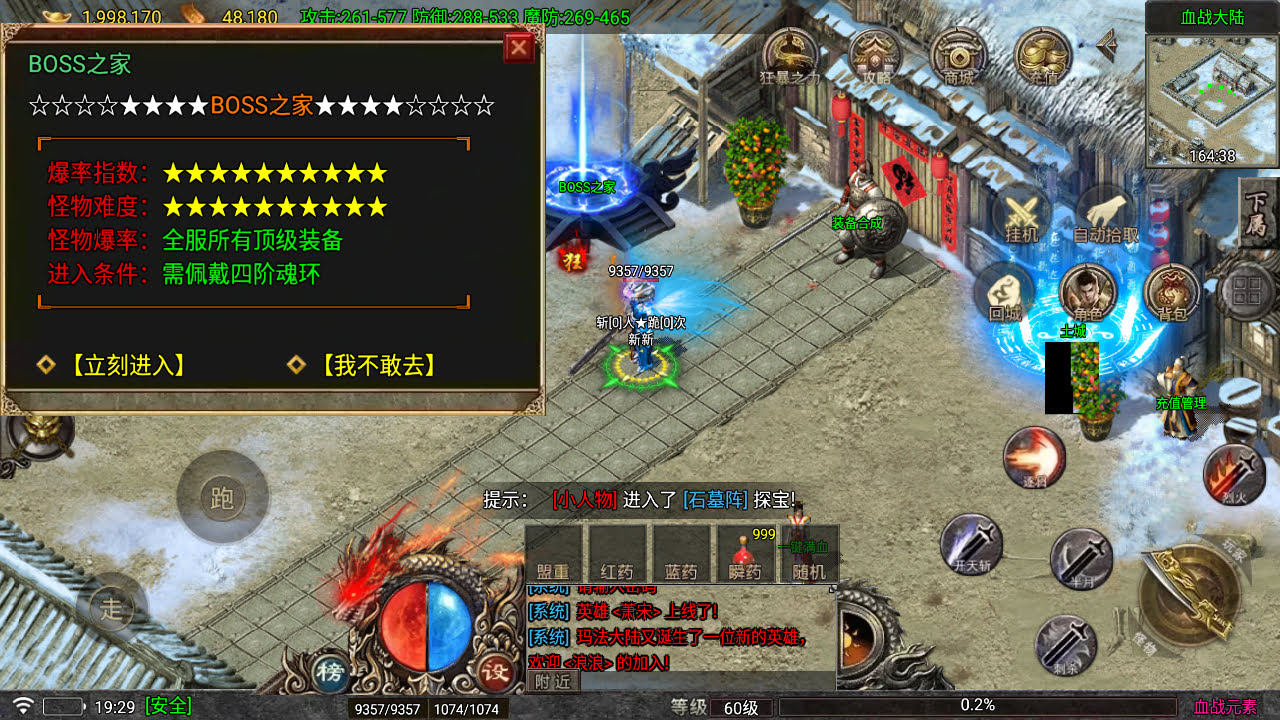Image resolution: width=1280 pixels, height=720 pixels.
Task: Use the 回城 return-to-town scroll
Action: [x=1004, y=294]
